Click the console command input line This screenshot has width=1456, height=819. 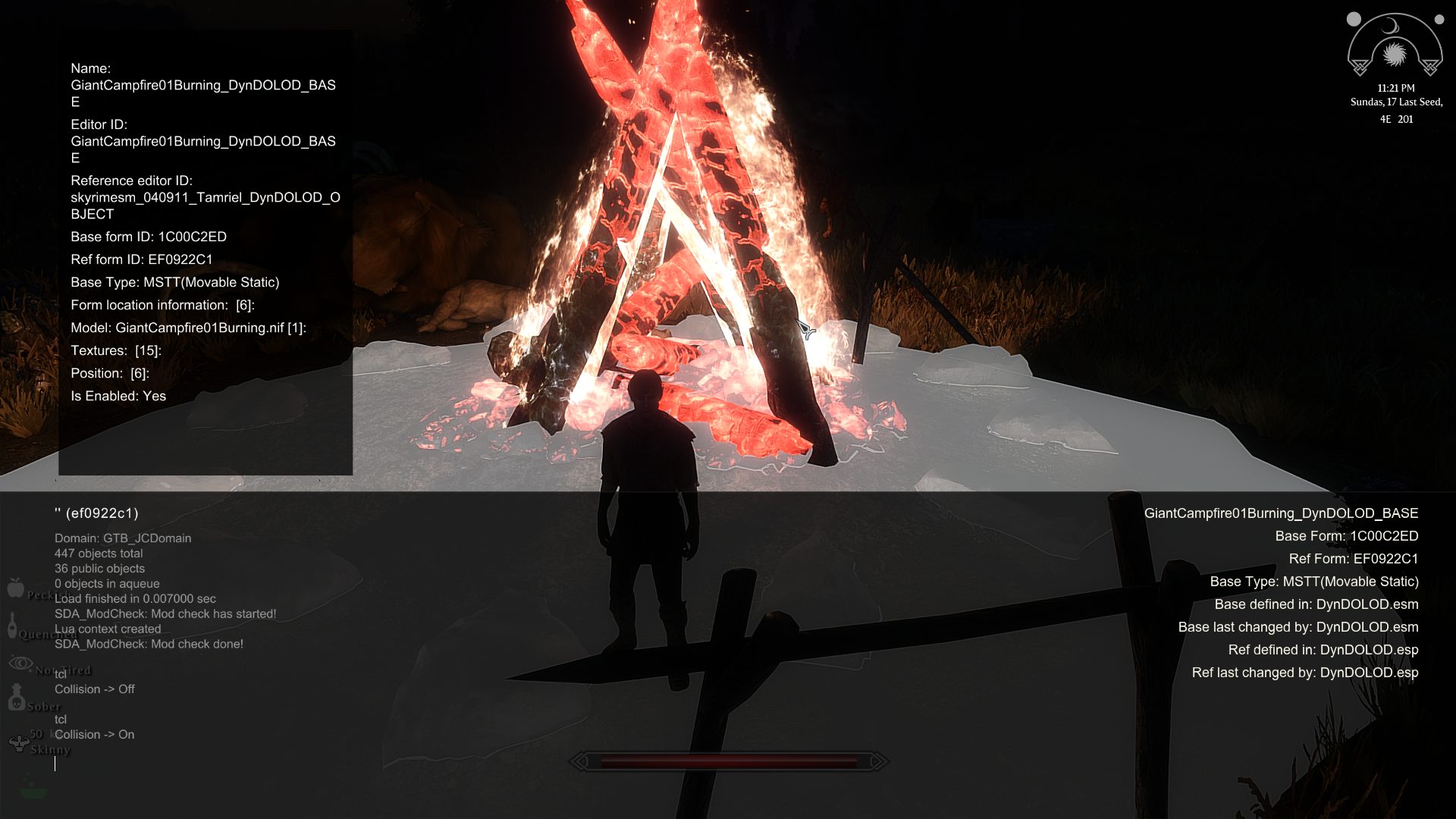coord(303,764)
